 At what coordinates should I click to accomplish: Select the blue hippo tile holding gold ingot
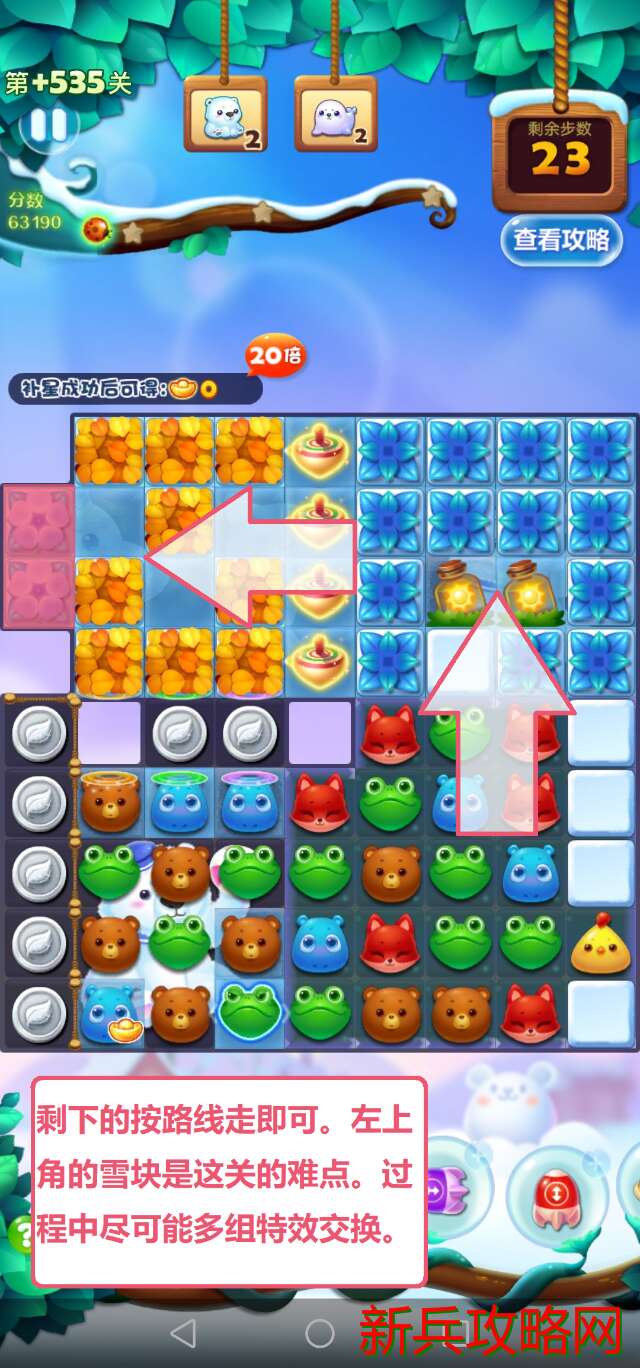tap(109, 1012)
